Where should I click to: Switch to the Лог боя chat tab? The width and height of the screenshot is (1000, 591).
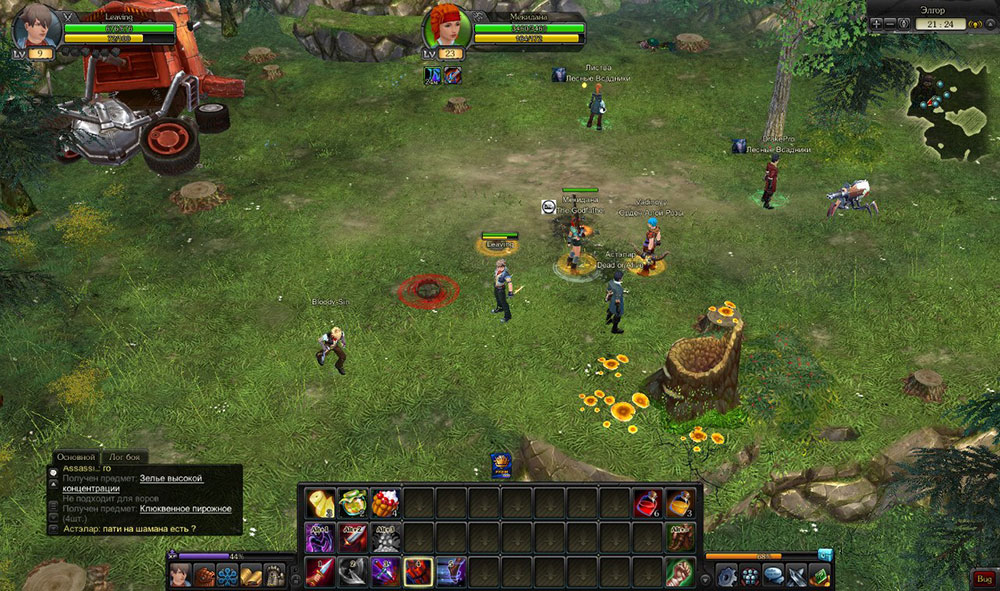click(x=126, y=457)
